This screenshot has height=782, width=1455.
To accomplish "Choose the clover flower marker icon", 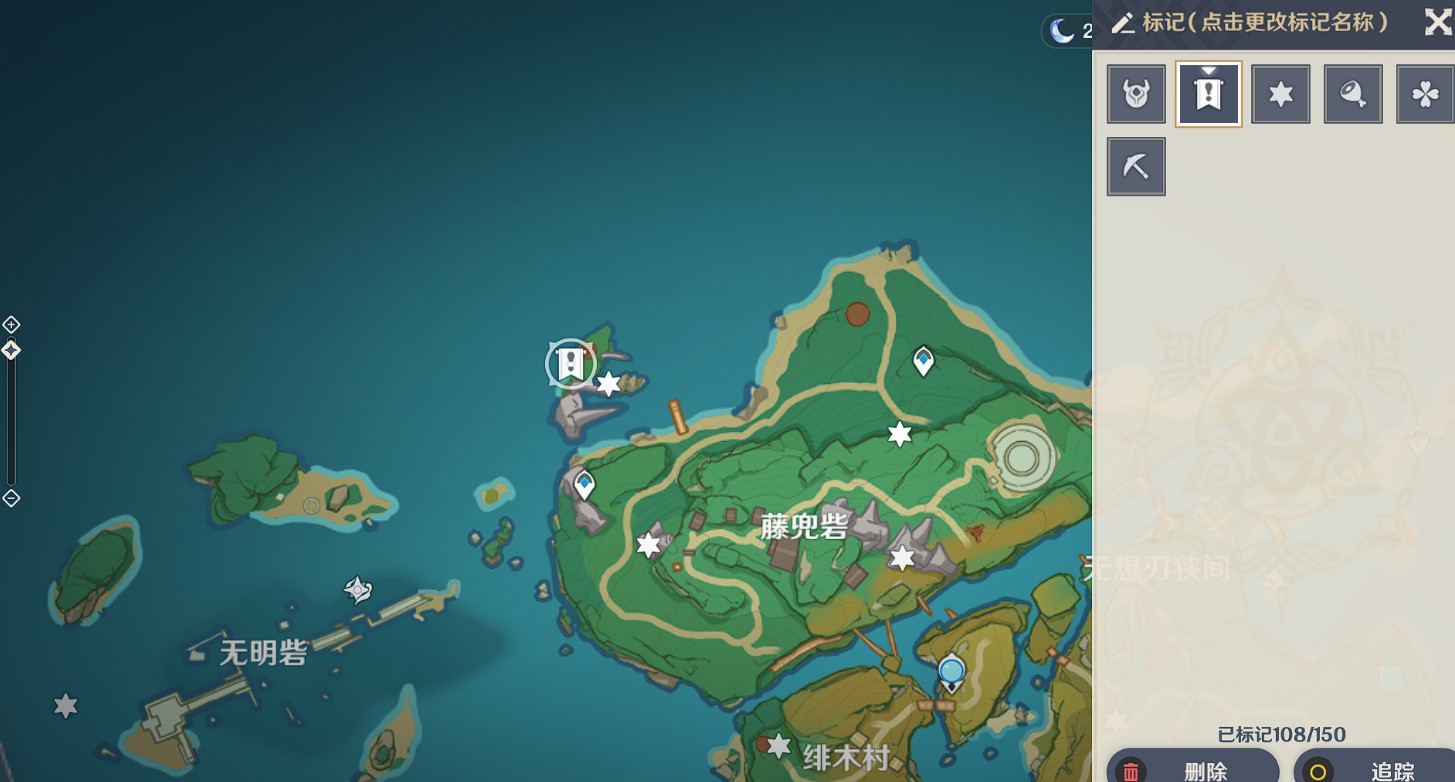I will coord(1425,94).
